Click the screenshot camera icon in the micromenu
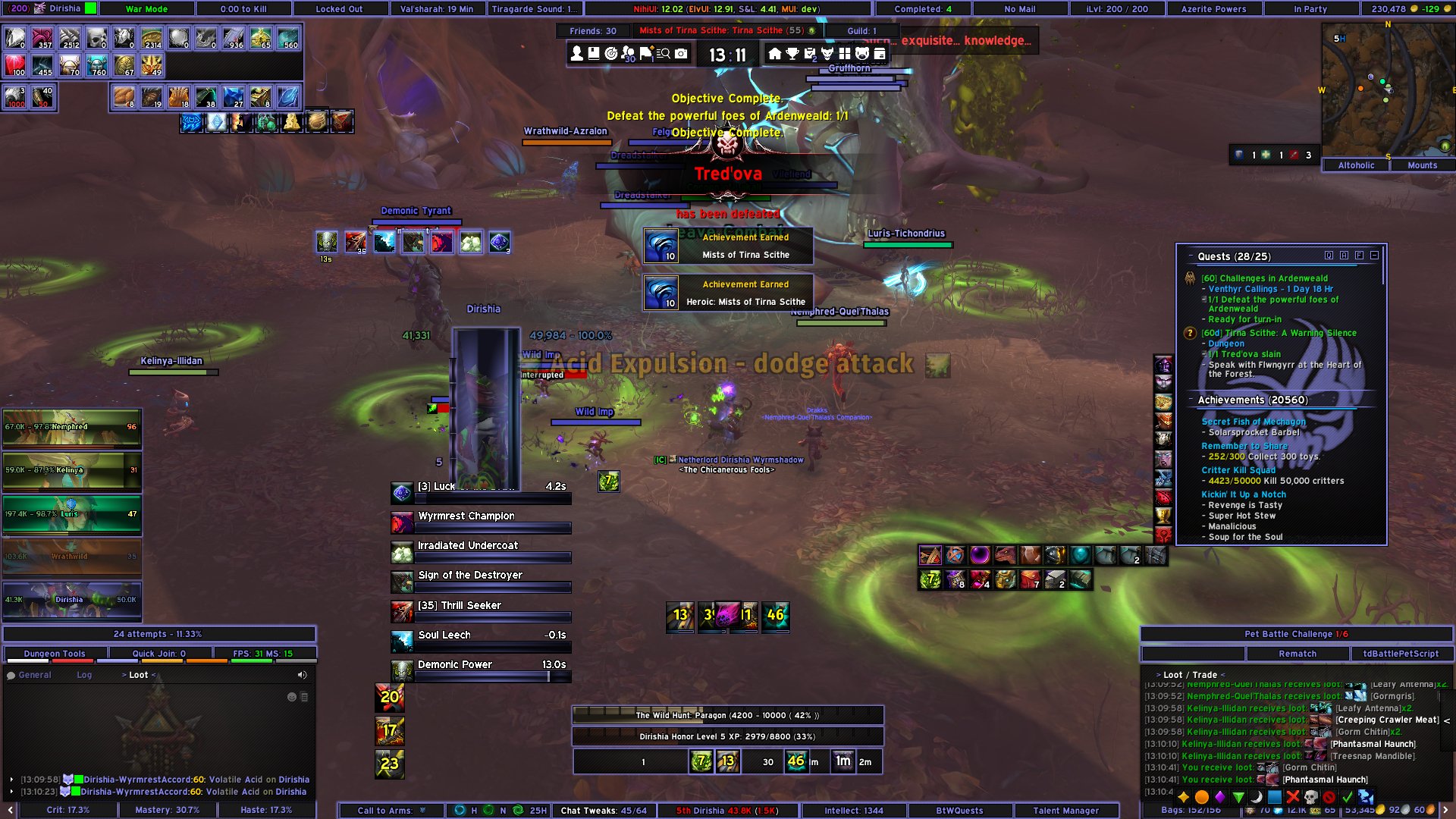Viewport: 1456px width, 819px height. pos(681,54)
